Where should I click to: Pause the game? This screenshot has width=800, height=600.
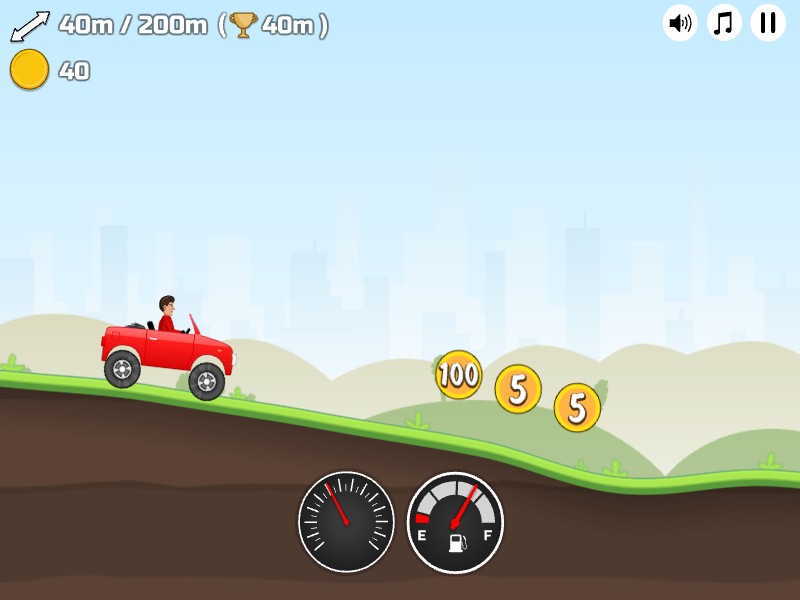coord(768,22)
